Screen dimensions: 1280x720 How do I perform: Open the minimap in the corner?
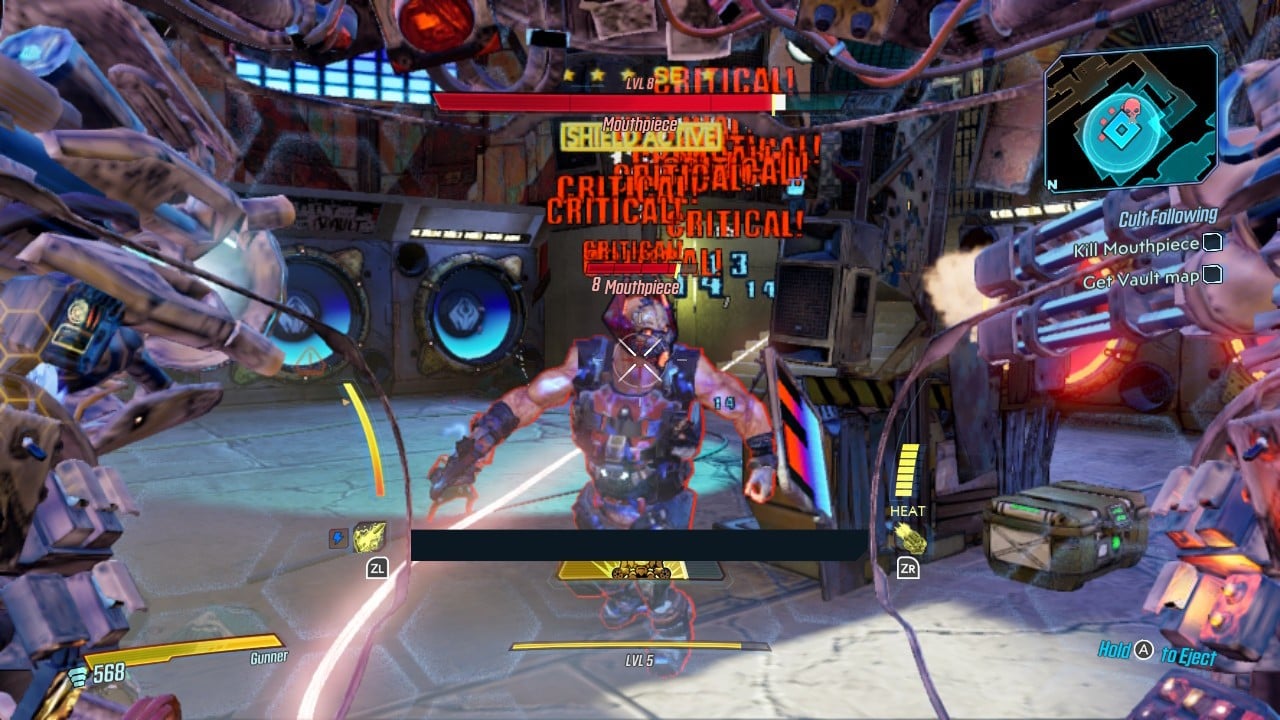(x=1130, y=123)
